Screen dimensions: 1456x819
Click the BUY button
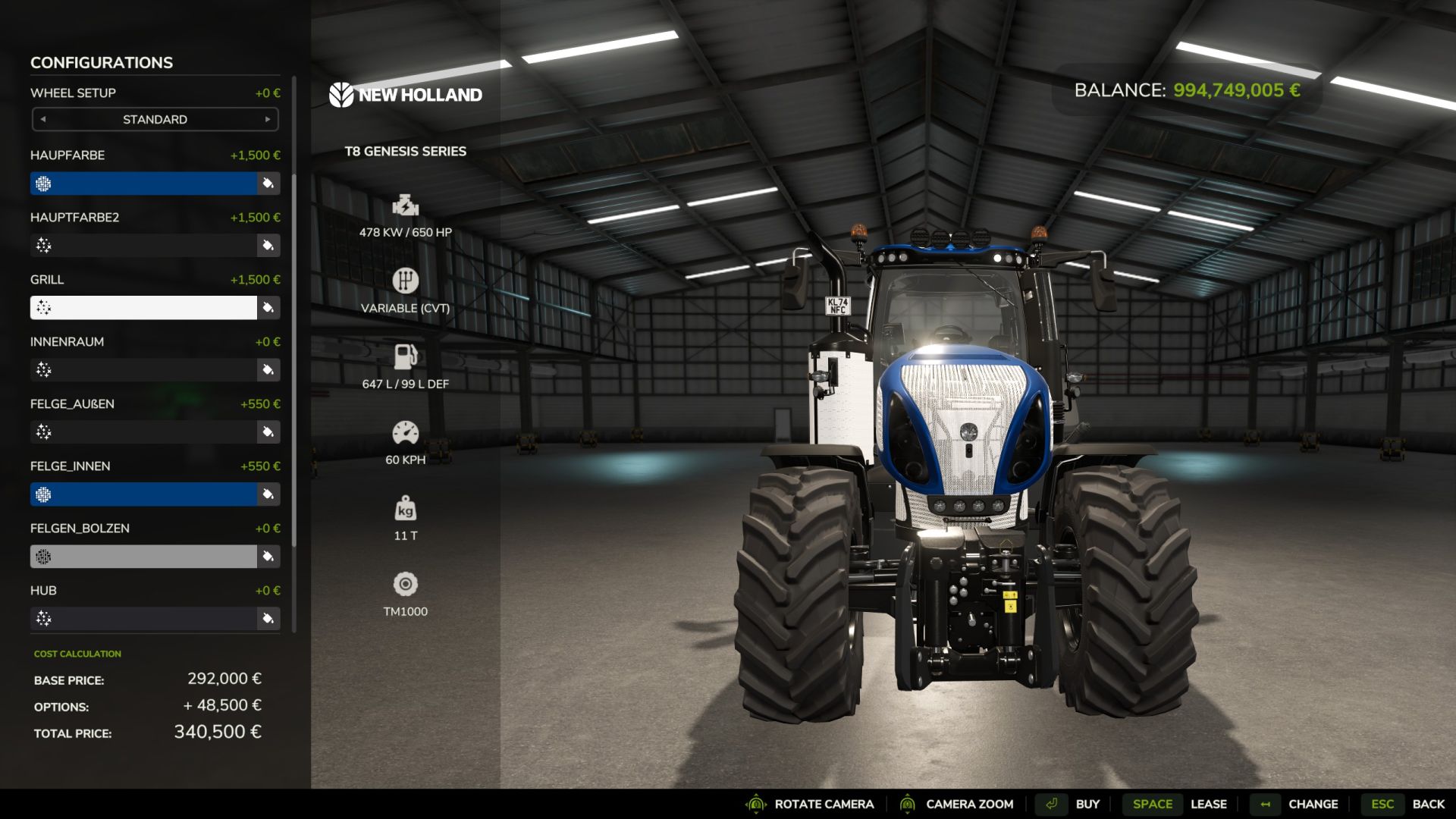(1088, 803)
